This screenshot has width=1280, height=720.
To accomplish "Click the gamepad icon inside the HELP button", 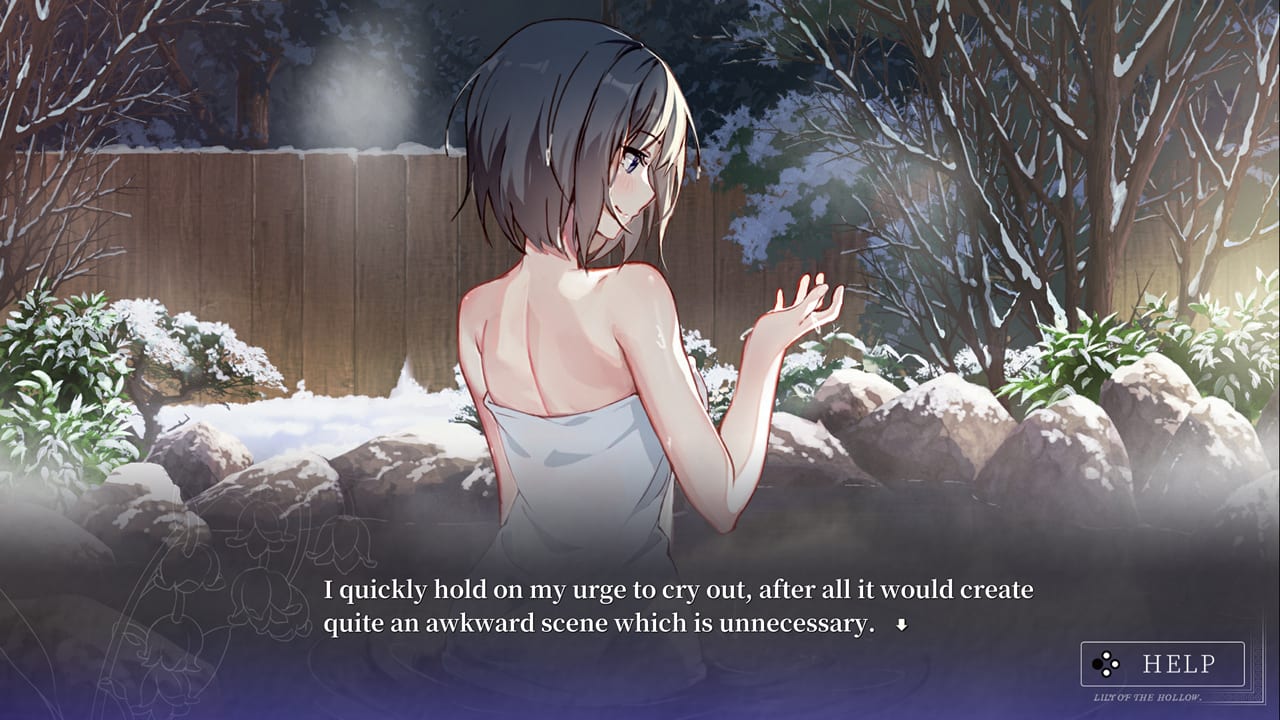I will tap(1105, 663).
